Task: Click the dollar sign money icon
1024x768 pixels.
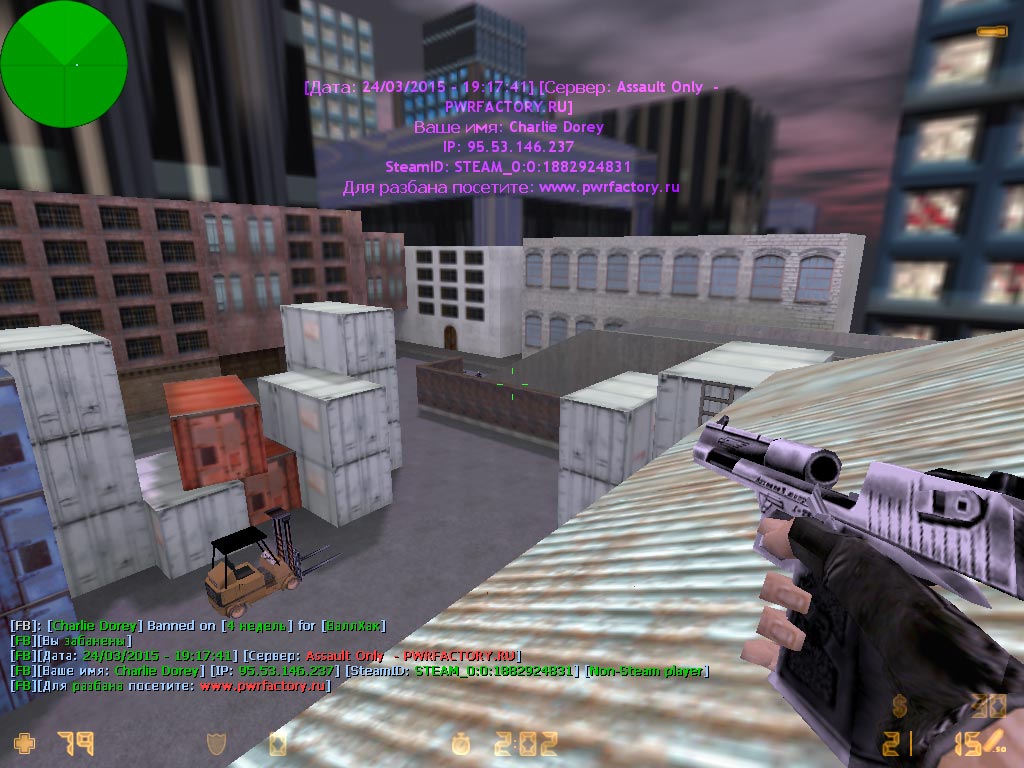Action: click(901, 707)
